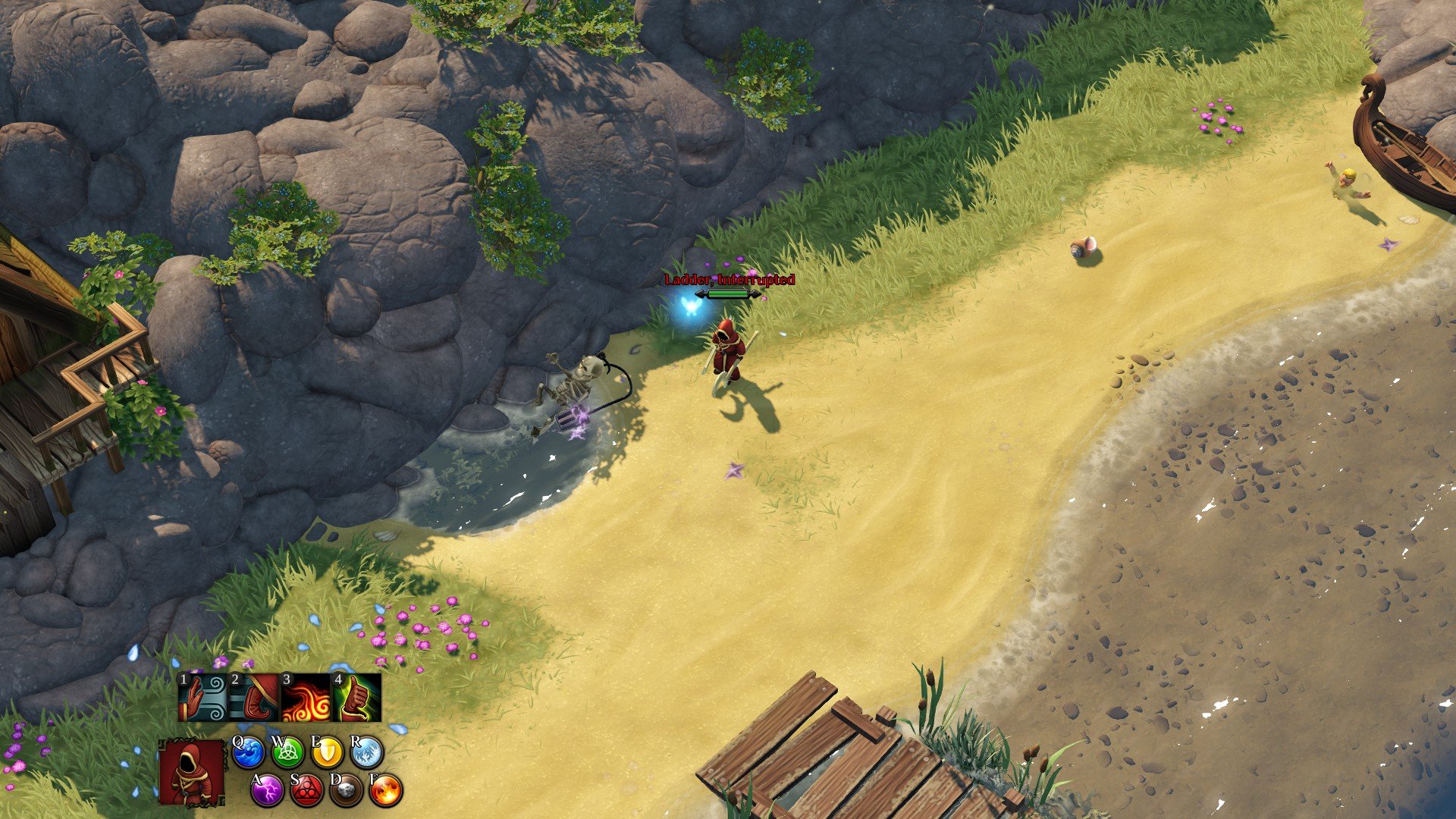Select the Fire element orb (F)
The height and width of the screenshot is (819, 1456).
386,791
